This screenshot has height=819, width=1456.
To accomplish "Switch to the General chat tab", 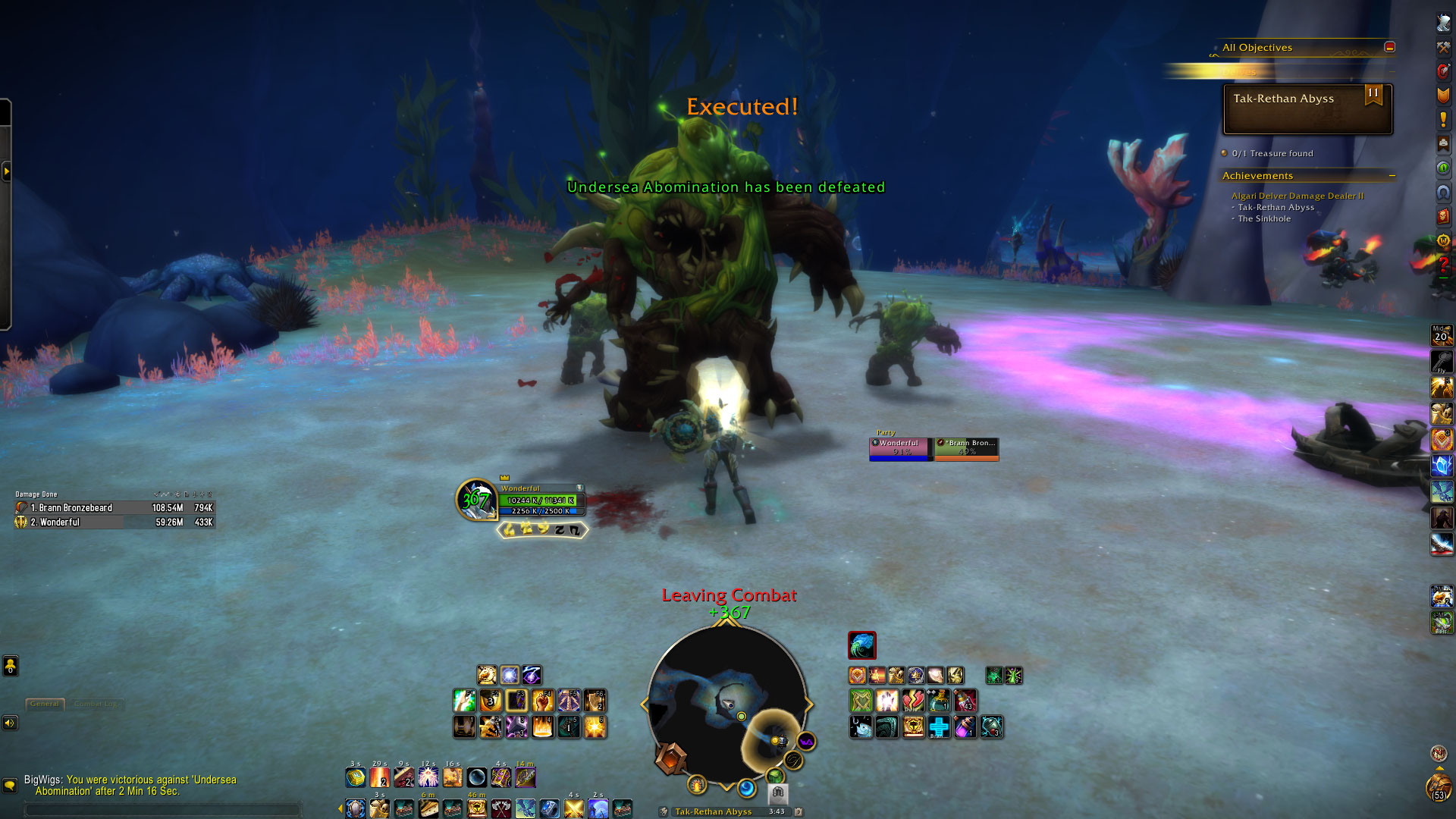I will coord(45,704).
